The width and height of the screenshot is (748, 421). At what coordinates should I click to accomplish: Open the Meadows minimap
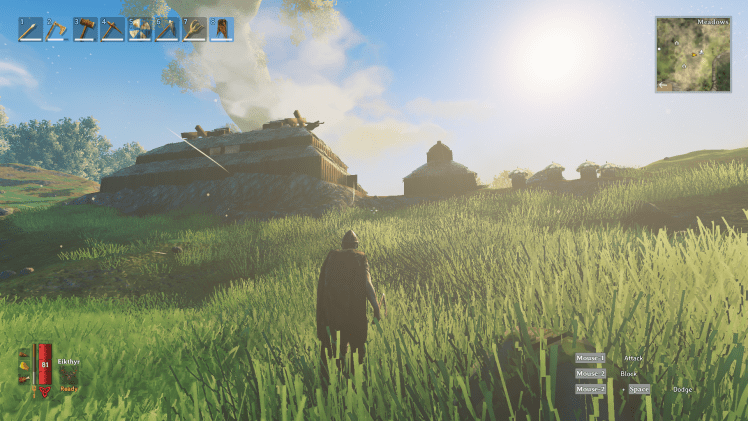(x=693, y=55)
